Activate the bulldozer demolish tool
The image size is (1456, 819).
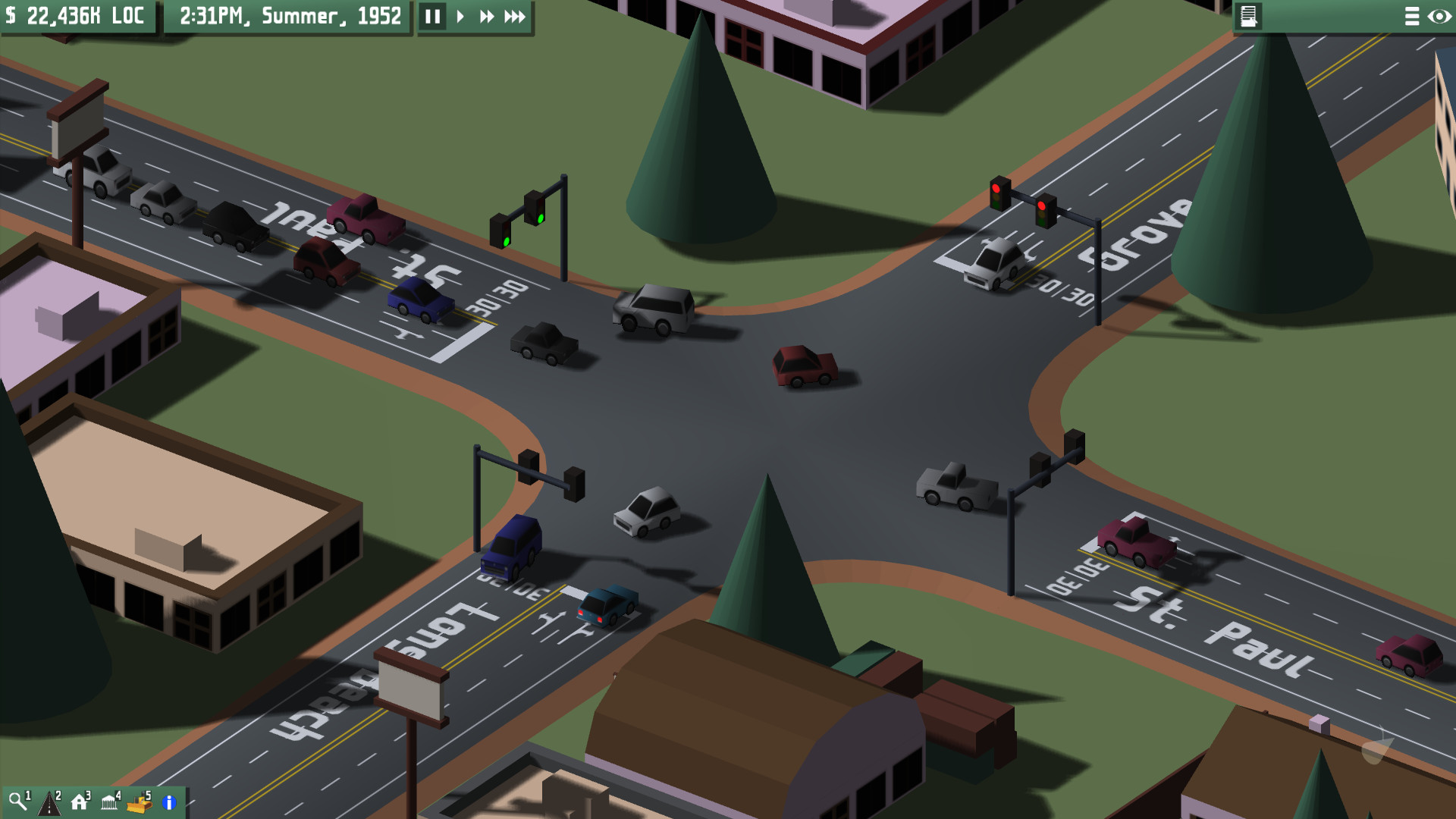[140, 802]
